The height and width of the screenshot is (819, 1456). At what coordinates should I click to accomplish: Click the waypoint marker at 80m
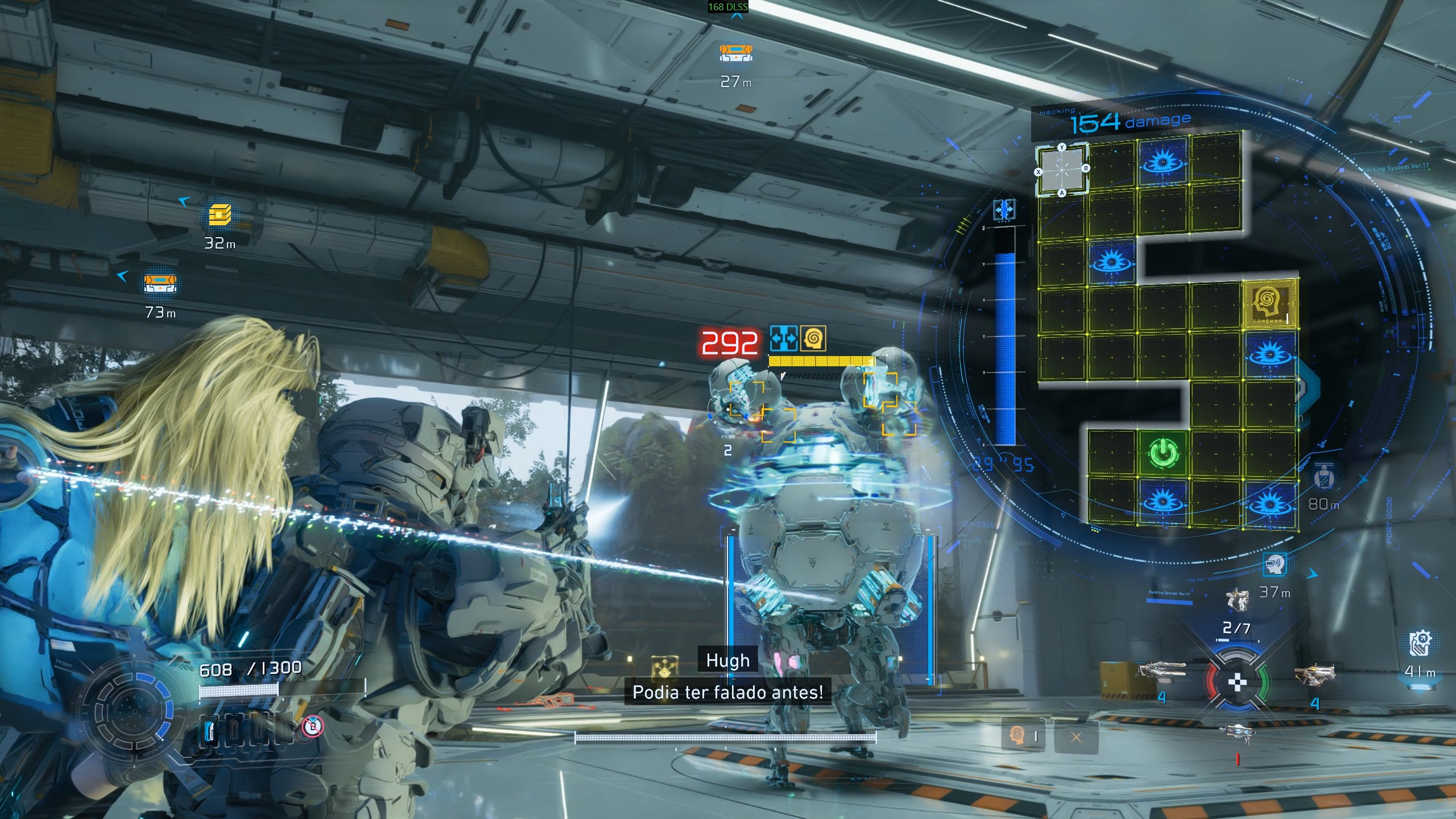click(x=1324, y=477)
